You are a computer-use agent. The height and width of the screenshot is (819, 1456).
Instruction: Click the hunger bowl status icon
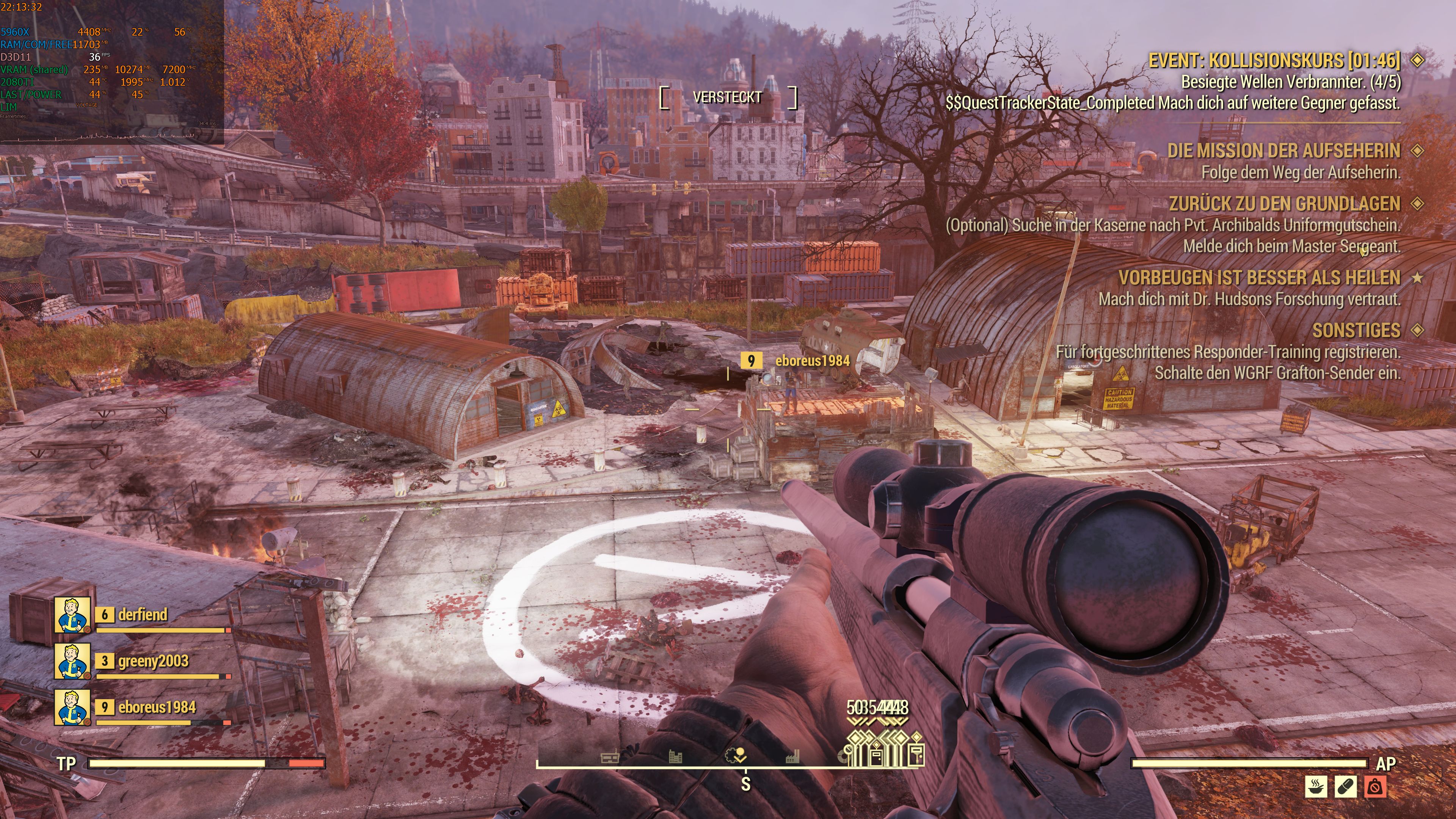click(1316, 786)
